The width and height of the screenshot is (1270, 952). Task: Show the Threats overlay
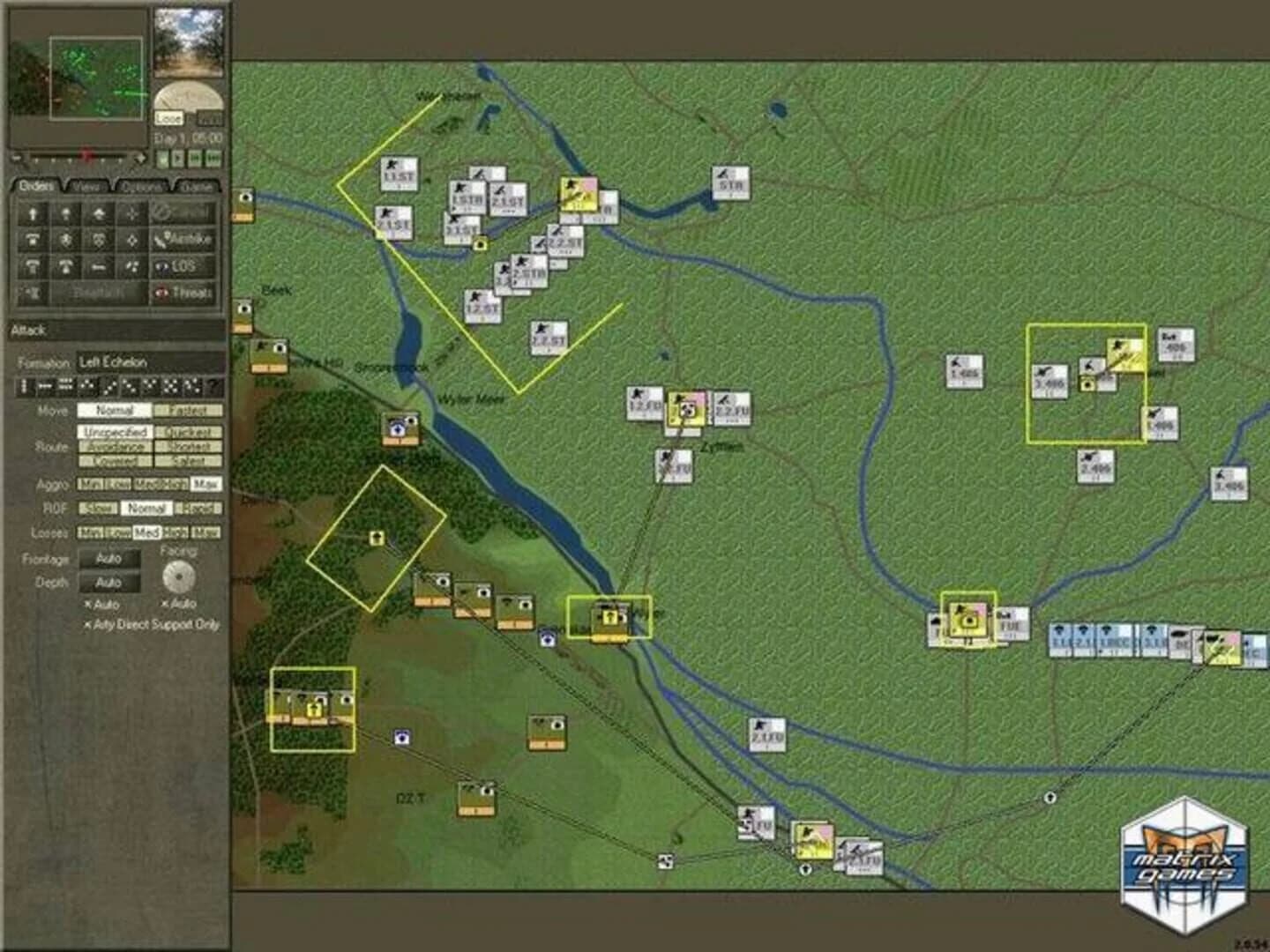(183, 293)
